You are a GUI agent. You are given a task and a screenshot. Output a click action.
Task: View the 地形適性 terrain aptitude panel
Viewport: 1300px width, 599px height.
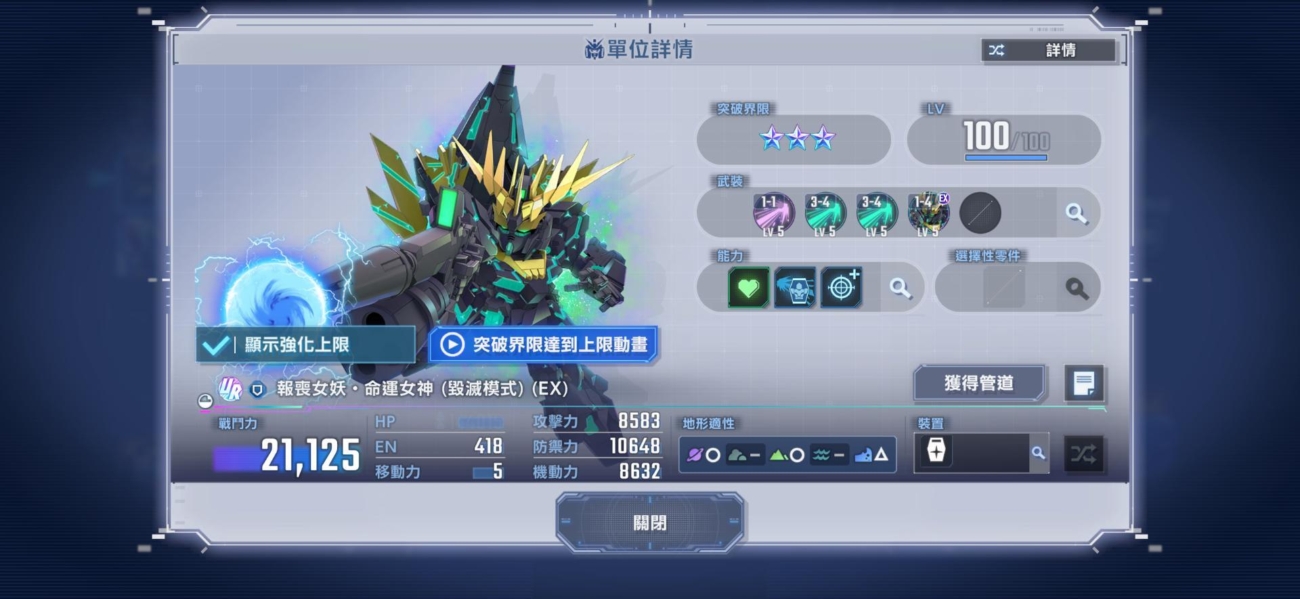(787, 454)
